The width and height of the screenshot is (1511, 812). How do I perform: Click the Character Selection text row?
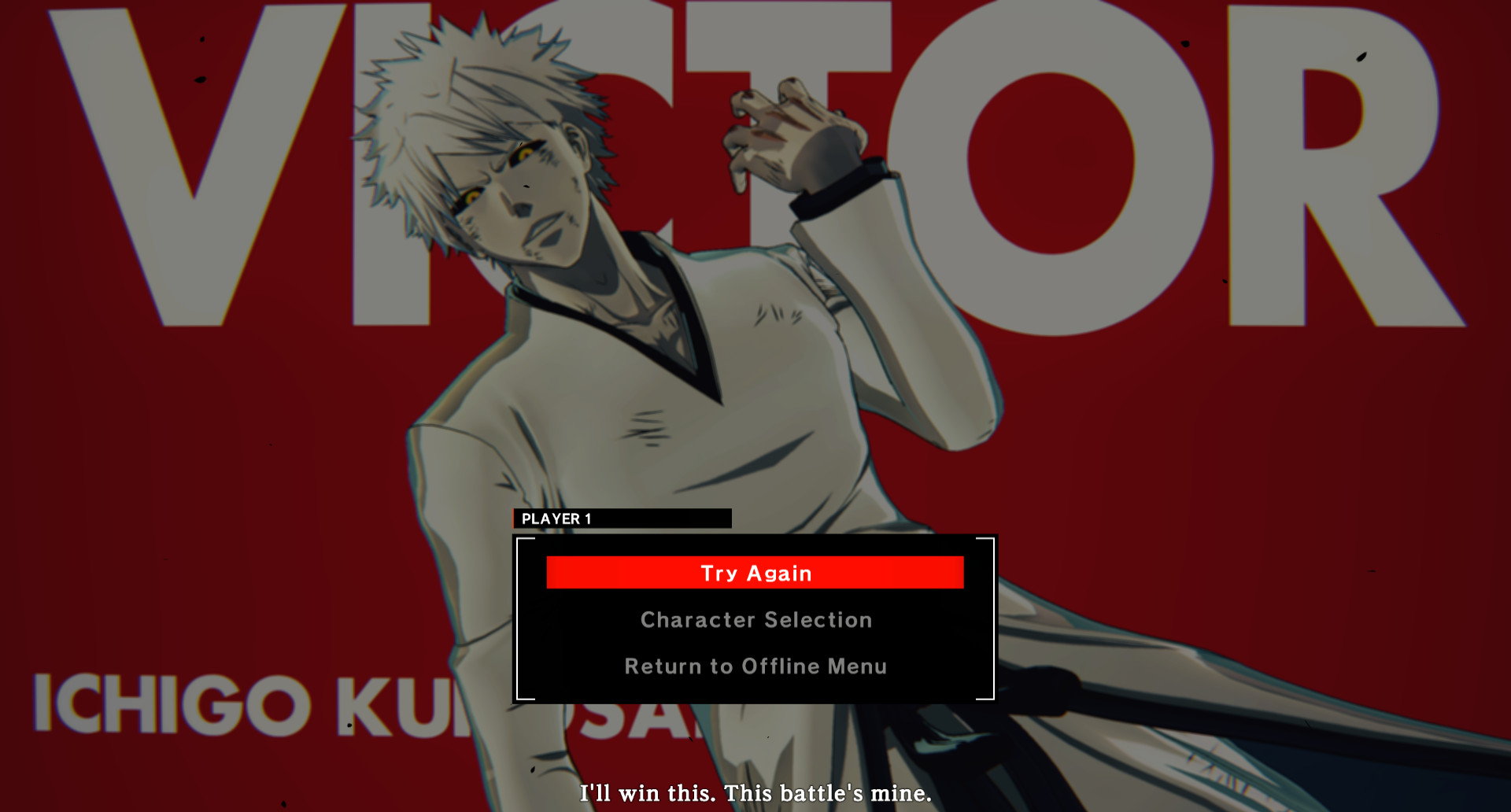754,619
